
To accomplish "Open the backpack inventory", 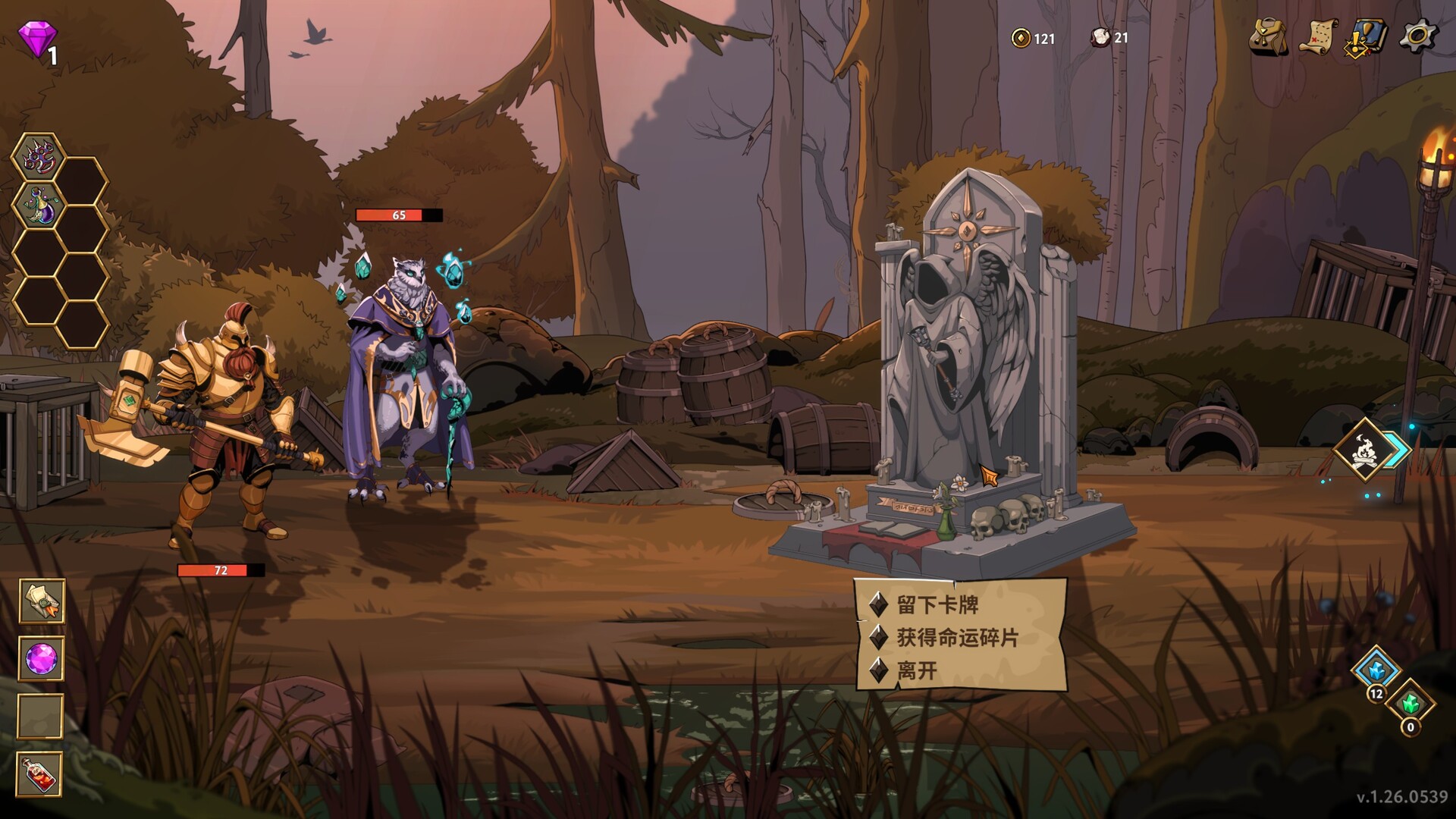I will tap(1266, 34).
